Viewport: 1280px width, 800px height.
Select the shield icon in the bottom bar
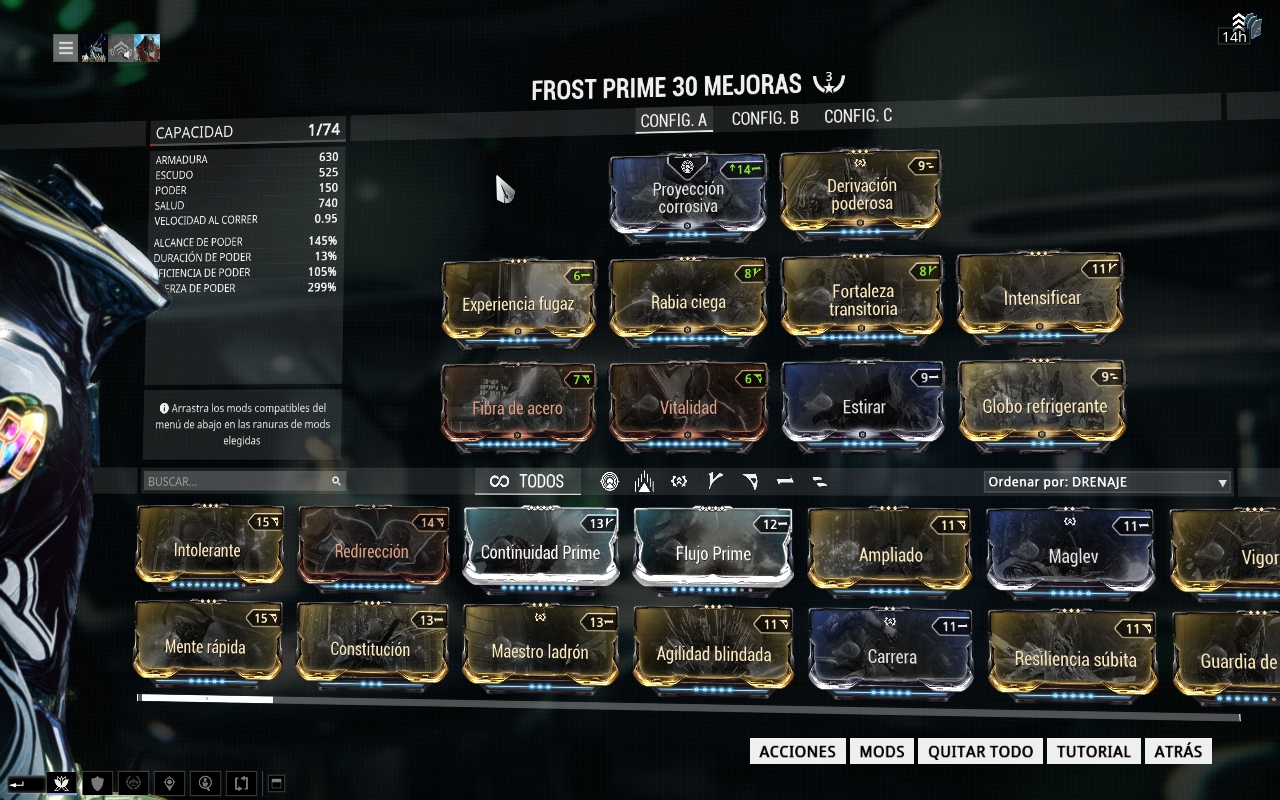[97, 783]
